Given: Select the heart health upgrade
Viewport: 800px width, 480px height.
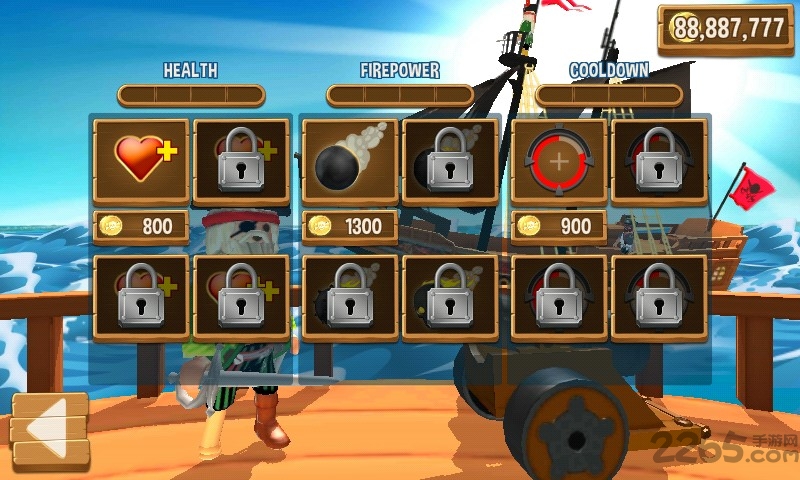Looking at the screenshot, I should tap(140, 160).
